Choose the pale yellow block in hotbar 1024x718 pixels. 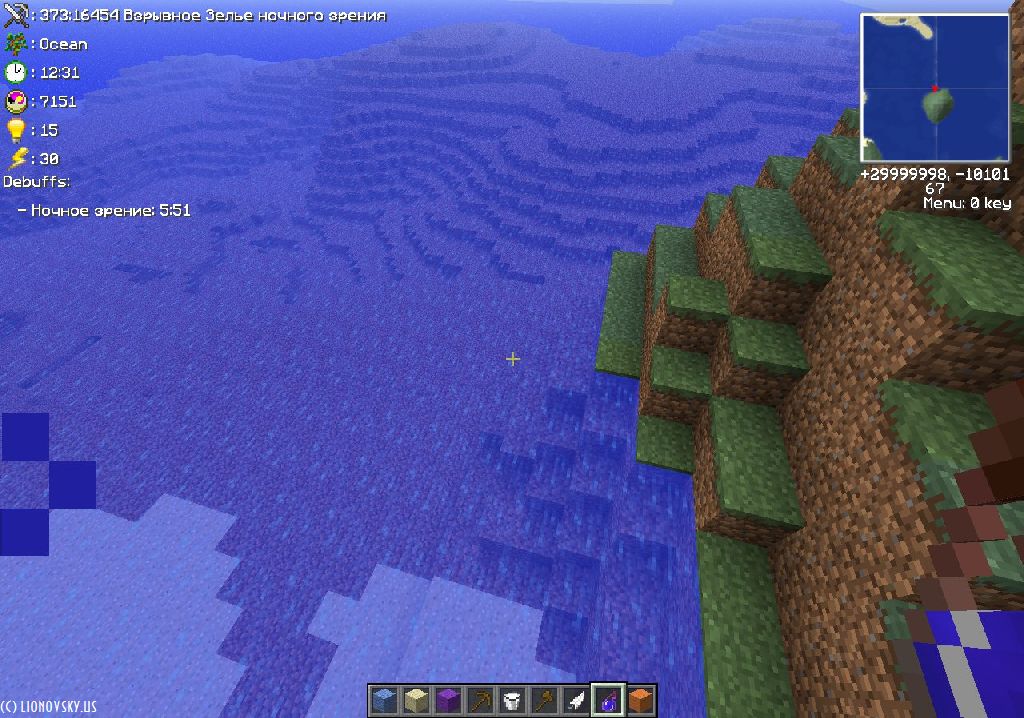[x=415, y=701]
